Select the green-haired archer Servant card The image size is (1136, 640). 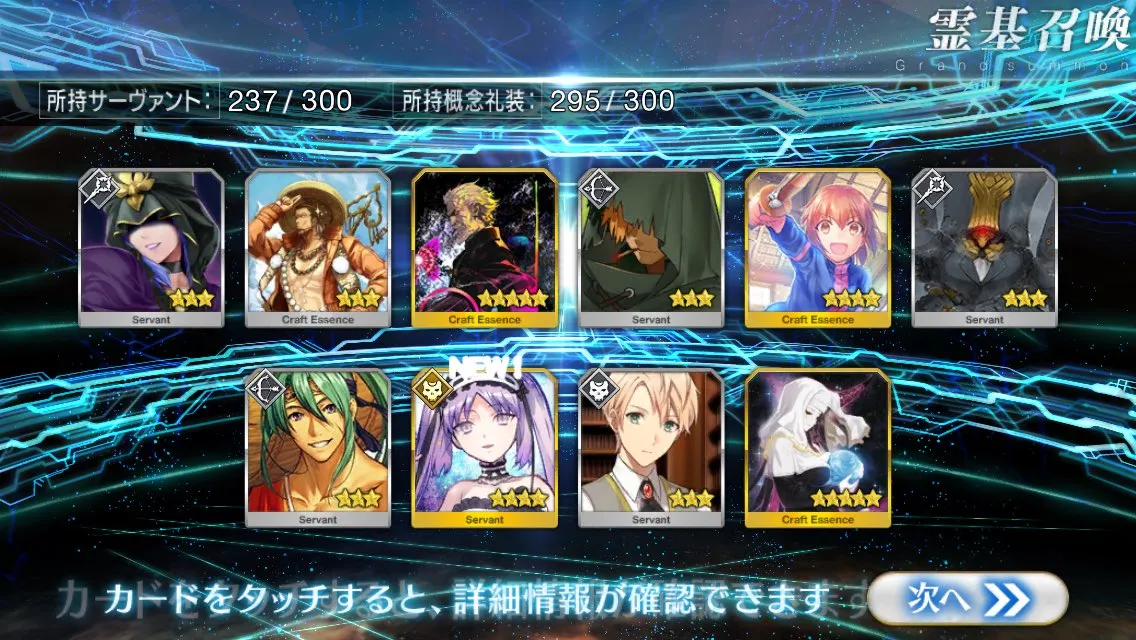[x=318, y=448]
